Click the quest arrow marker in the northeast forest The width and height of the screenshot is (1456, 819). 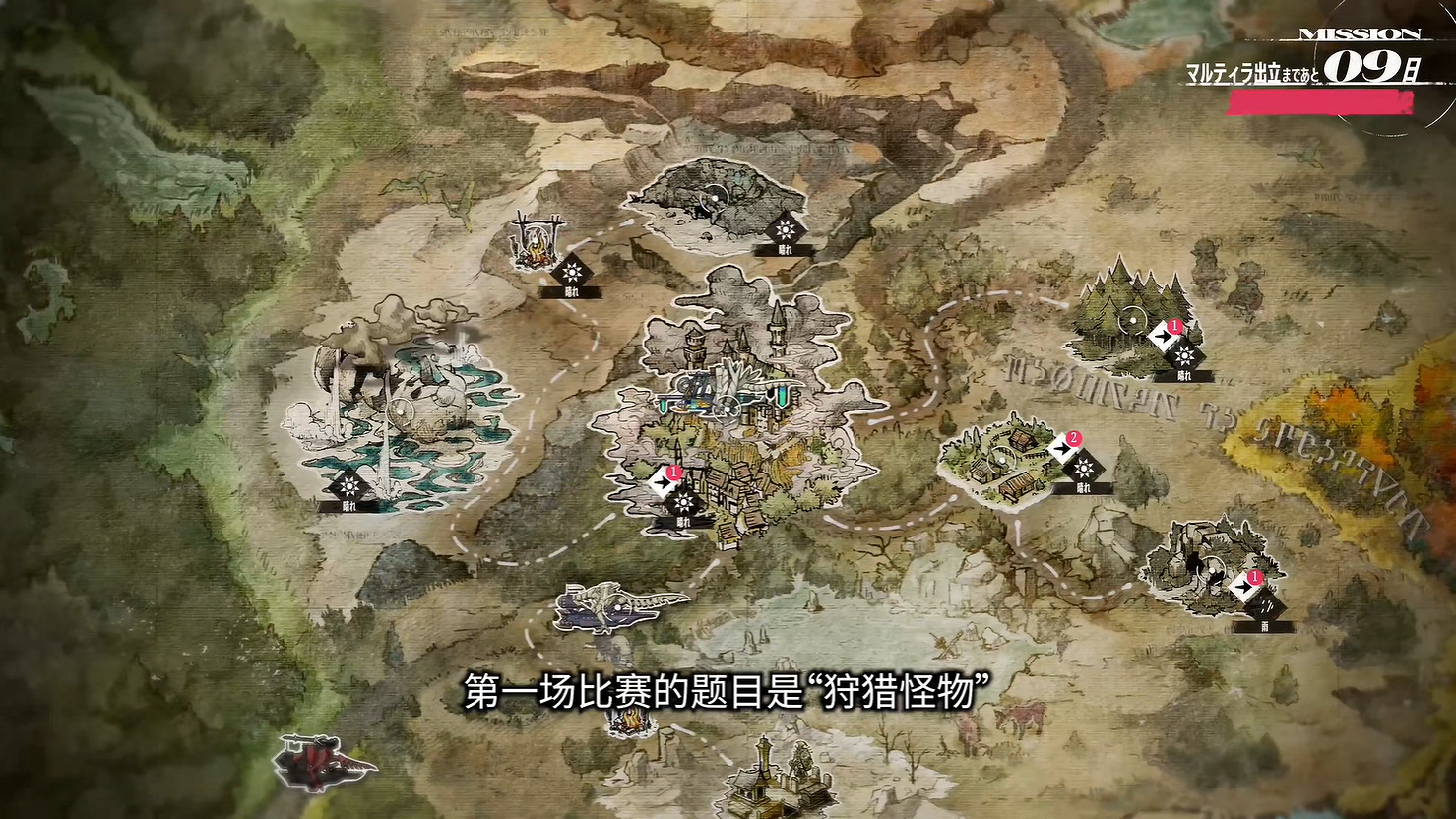click(1166, 336)
